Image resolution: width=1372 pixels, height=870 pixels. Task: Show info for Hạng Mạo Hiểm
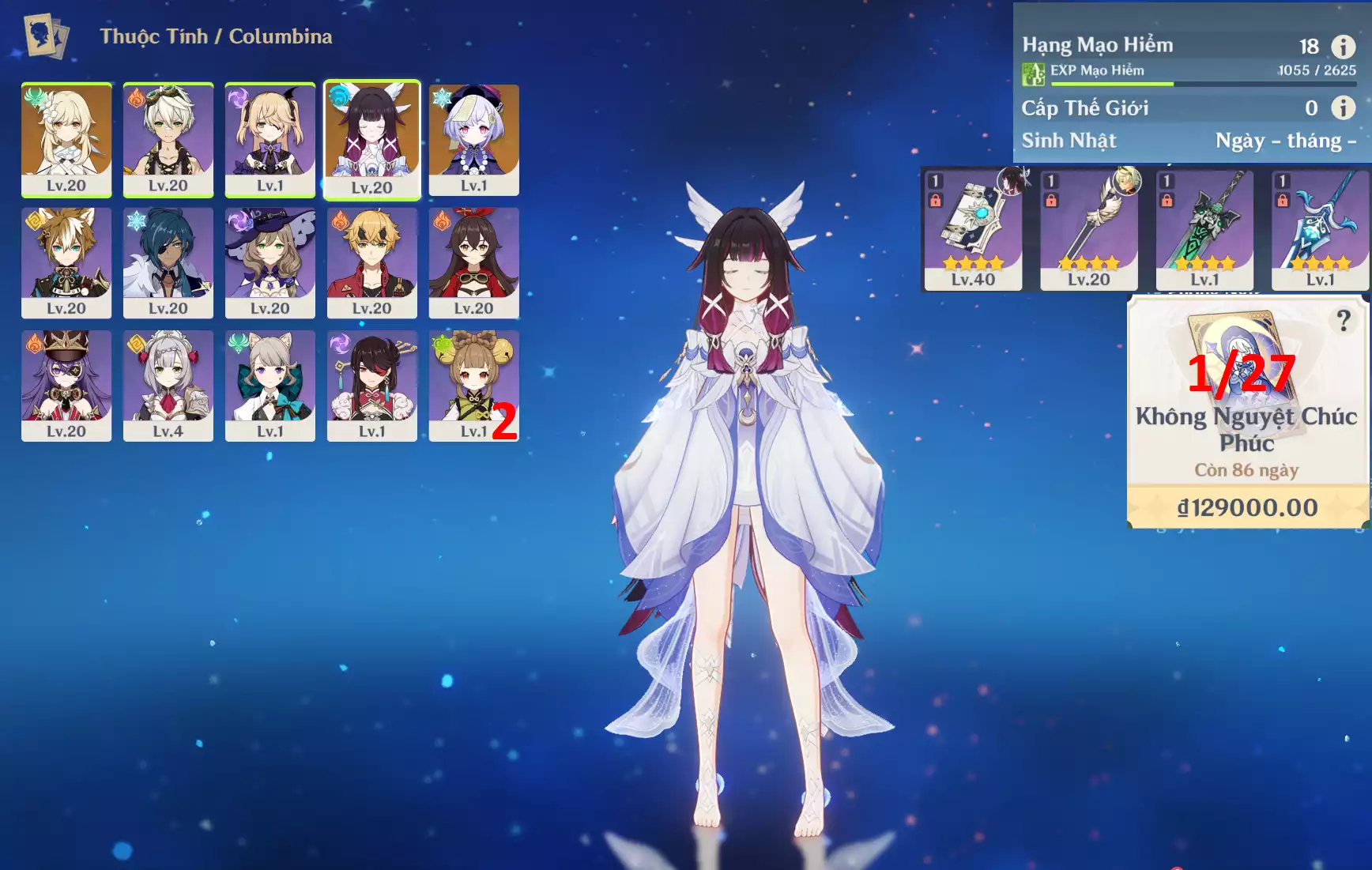(x=1343, y=47)
